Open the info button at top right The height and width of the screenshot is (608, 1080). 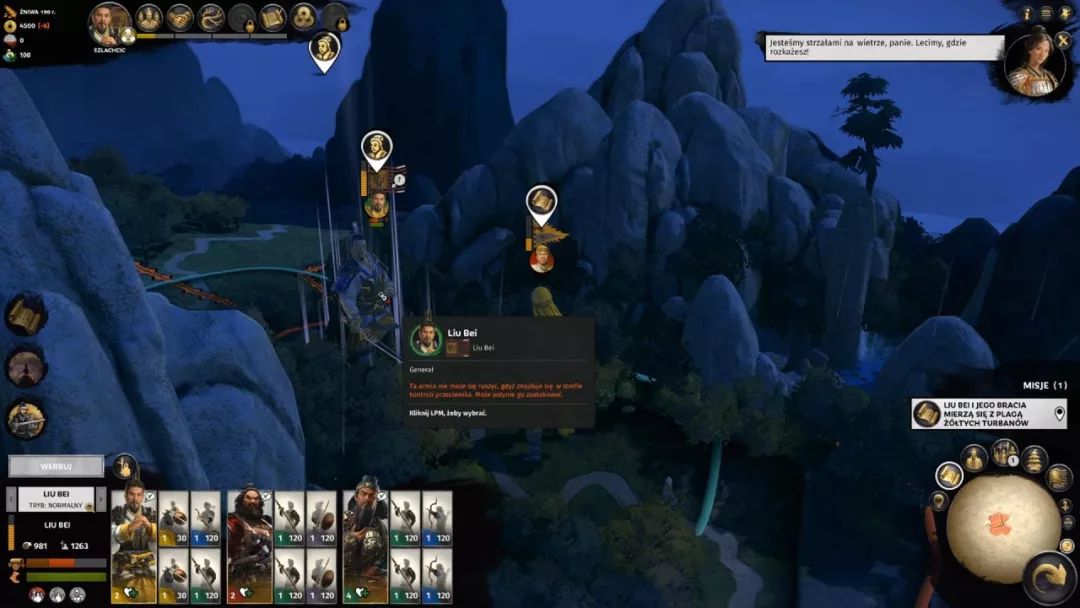(x=1027, y=13)
